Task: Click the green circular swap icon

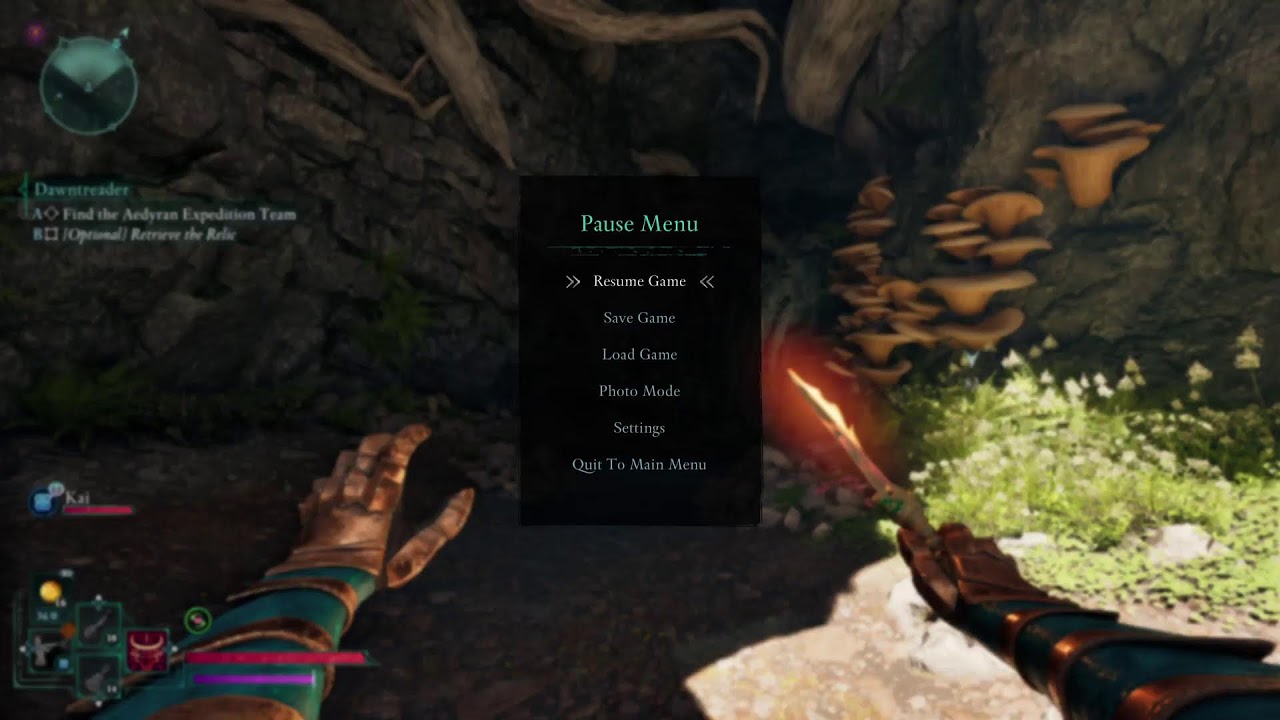Action: 198,621
